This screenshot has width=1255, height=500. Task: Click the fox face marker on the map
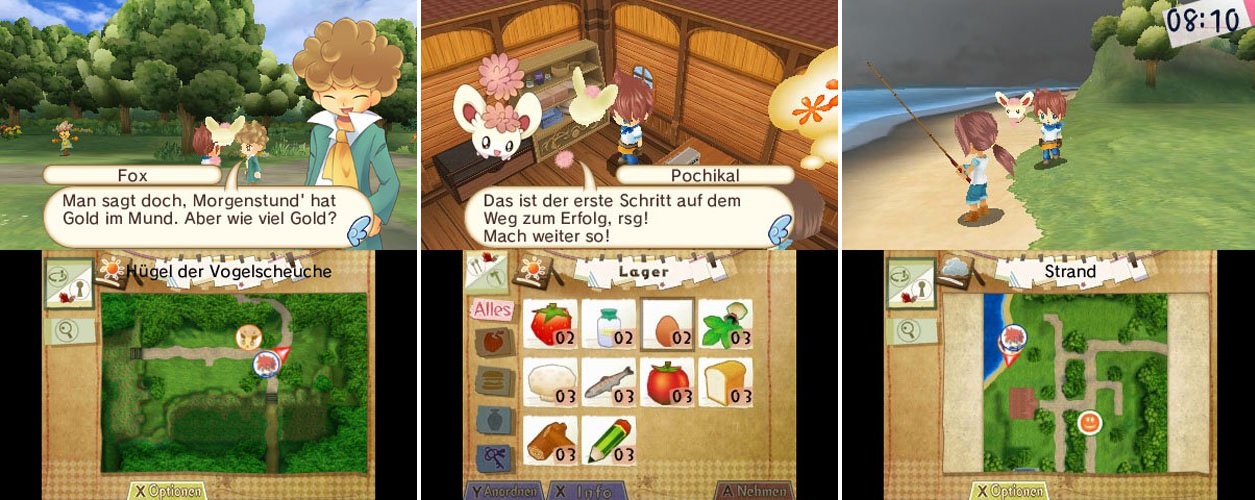pos(246,337)
